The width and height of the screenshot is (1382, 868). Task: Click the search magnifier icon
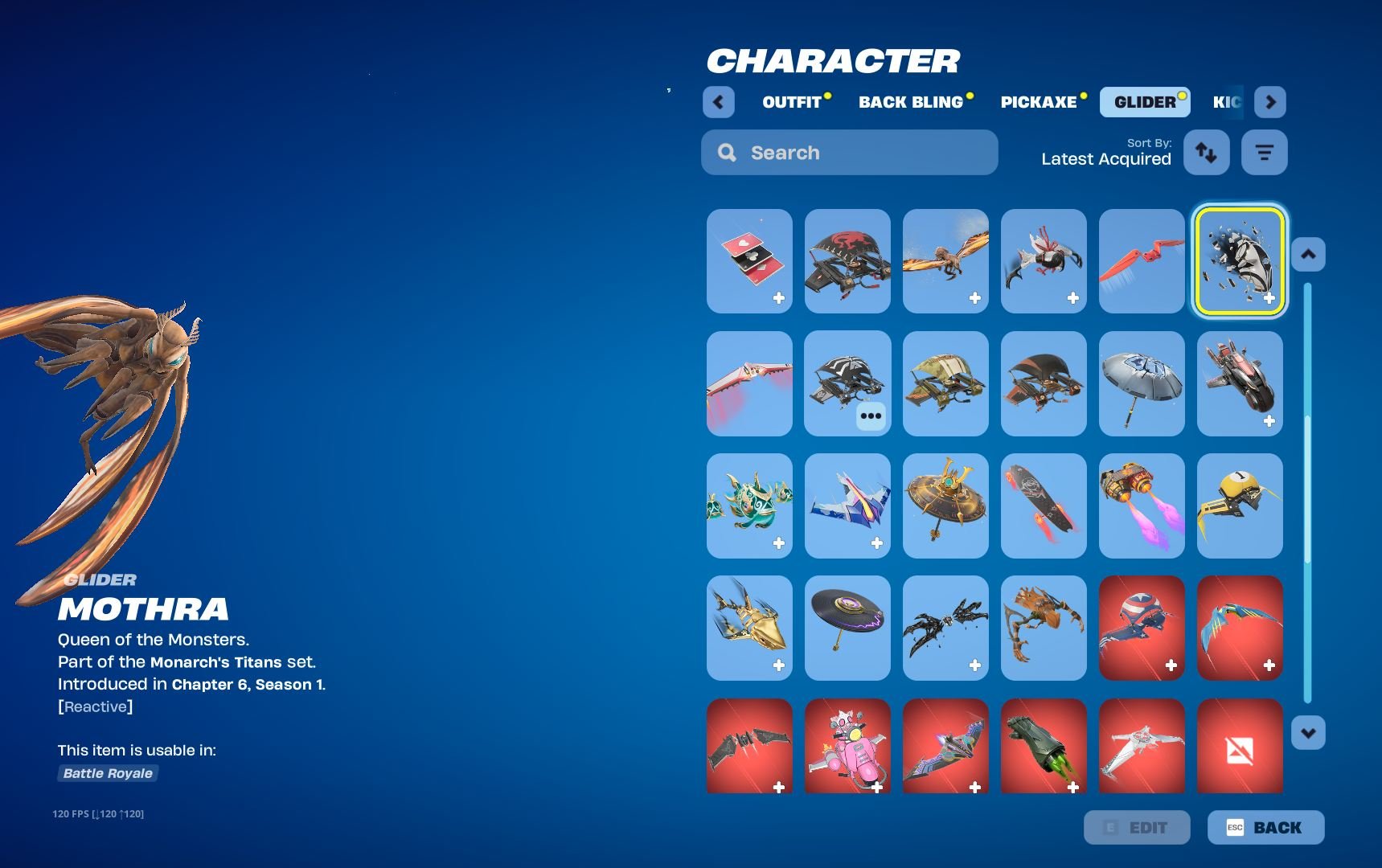[x=727, y=152]
